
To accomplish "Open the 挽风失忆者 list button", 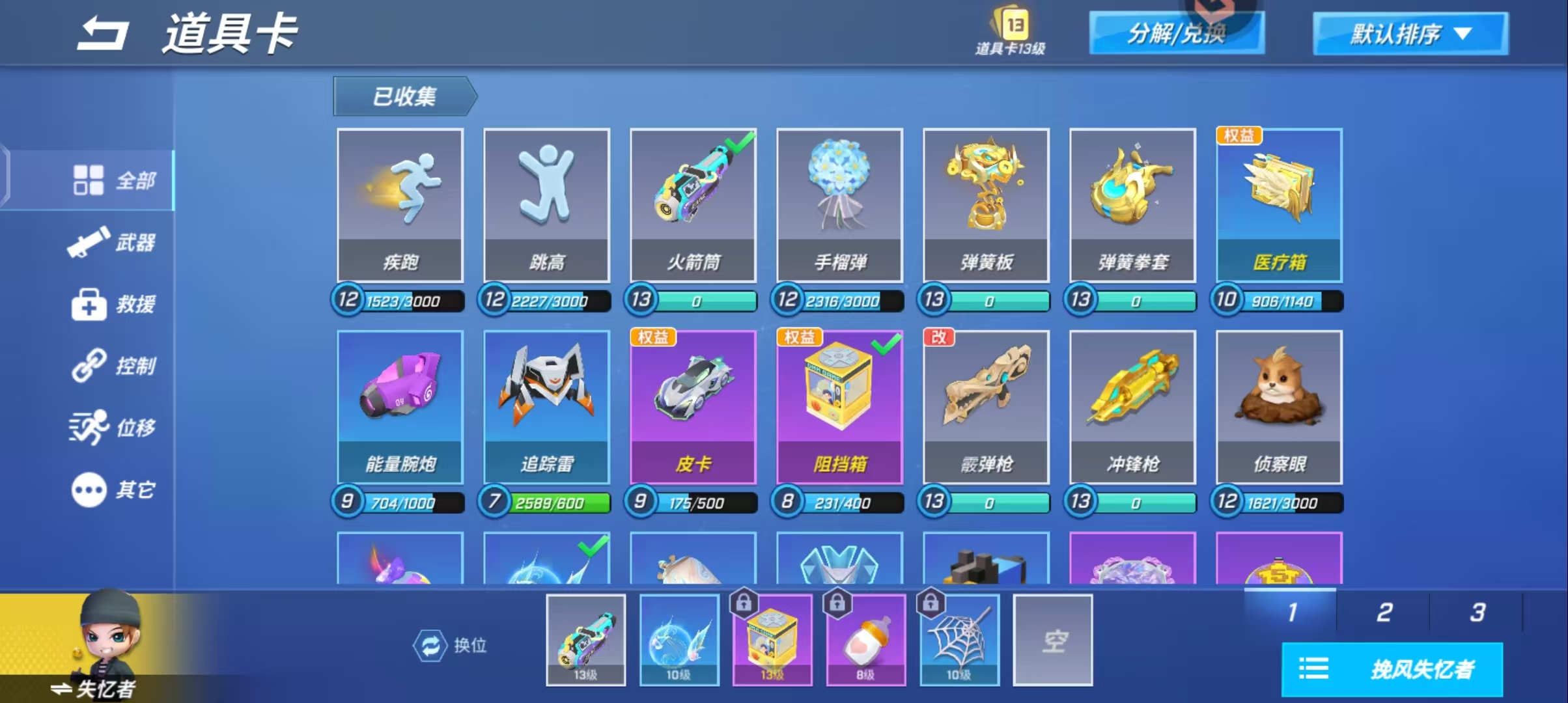I will coord(1392,669).
